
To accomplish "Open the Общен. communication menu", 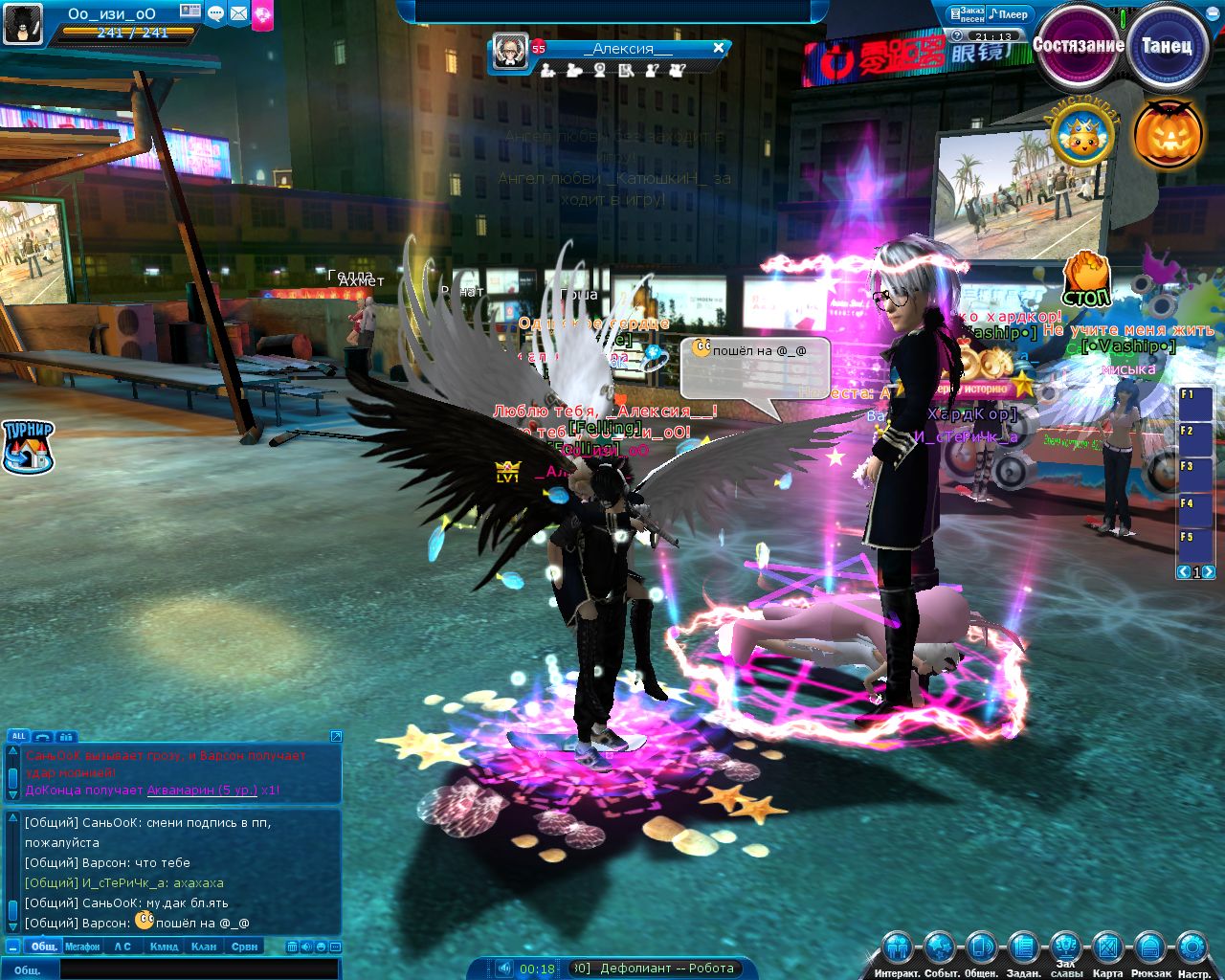I will (981, 949).
